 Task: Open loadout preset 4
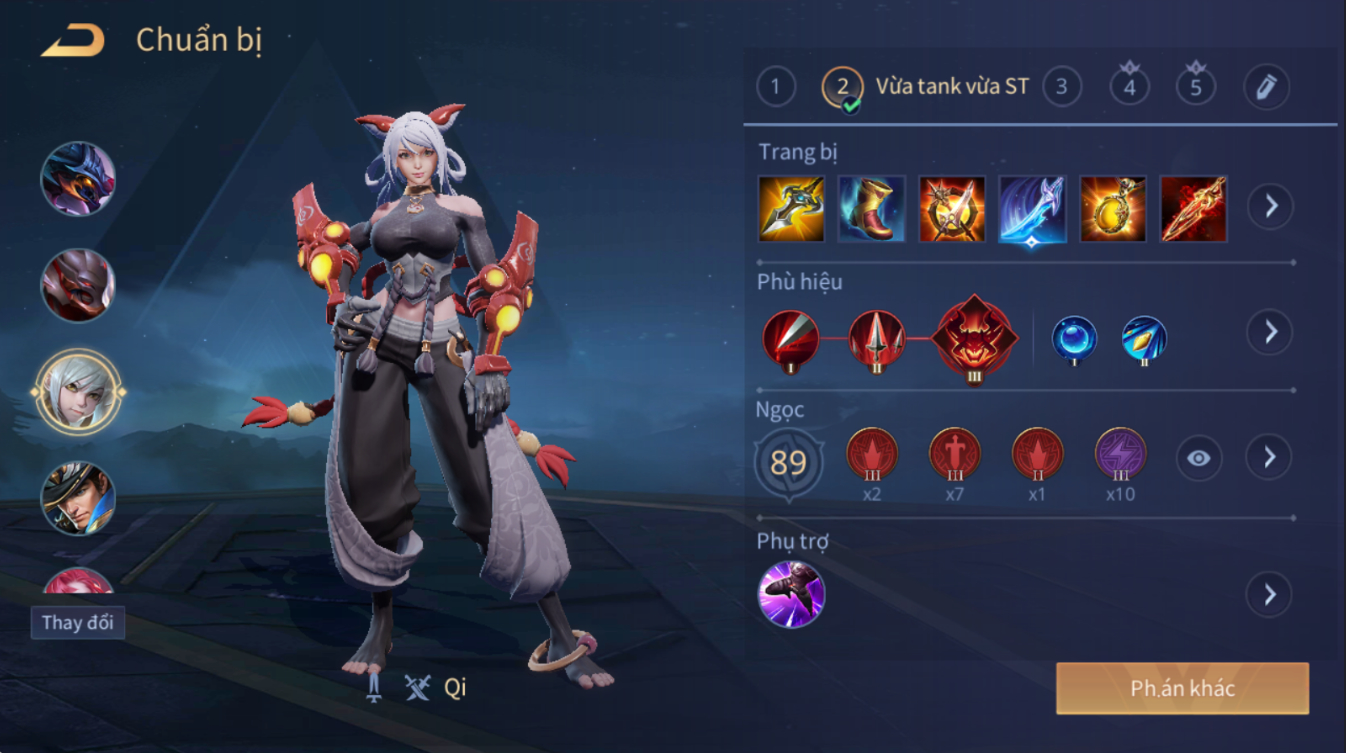1129,86
